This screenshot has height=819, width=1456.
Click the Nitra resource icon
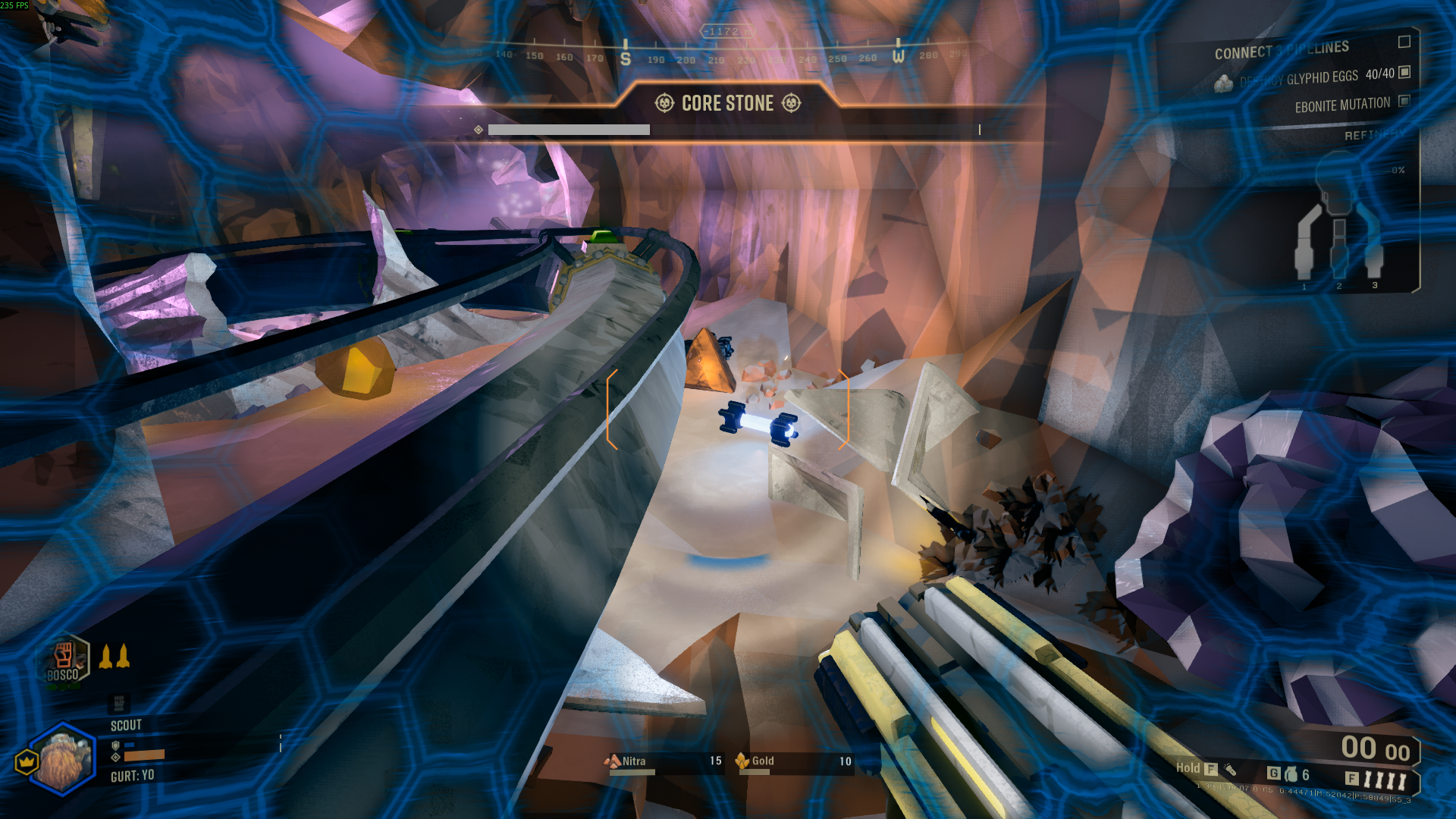point(612,761)
